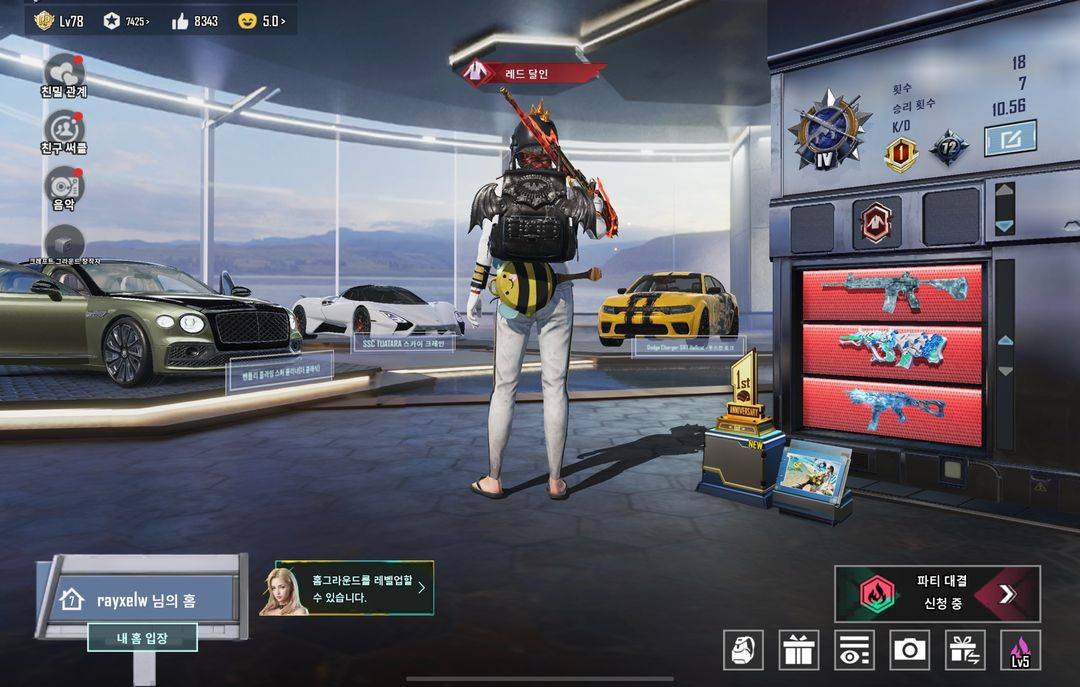Open the gift exchange arrows icon
This screenshot has height=687, width=1080.
click(x=965, y=650)
